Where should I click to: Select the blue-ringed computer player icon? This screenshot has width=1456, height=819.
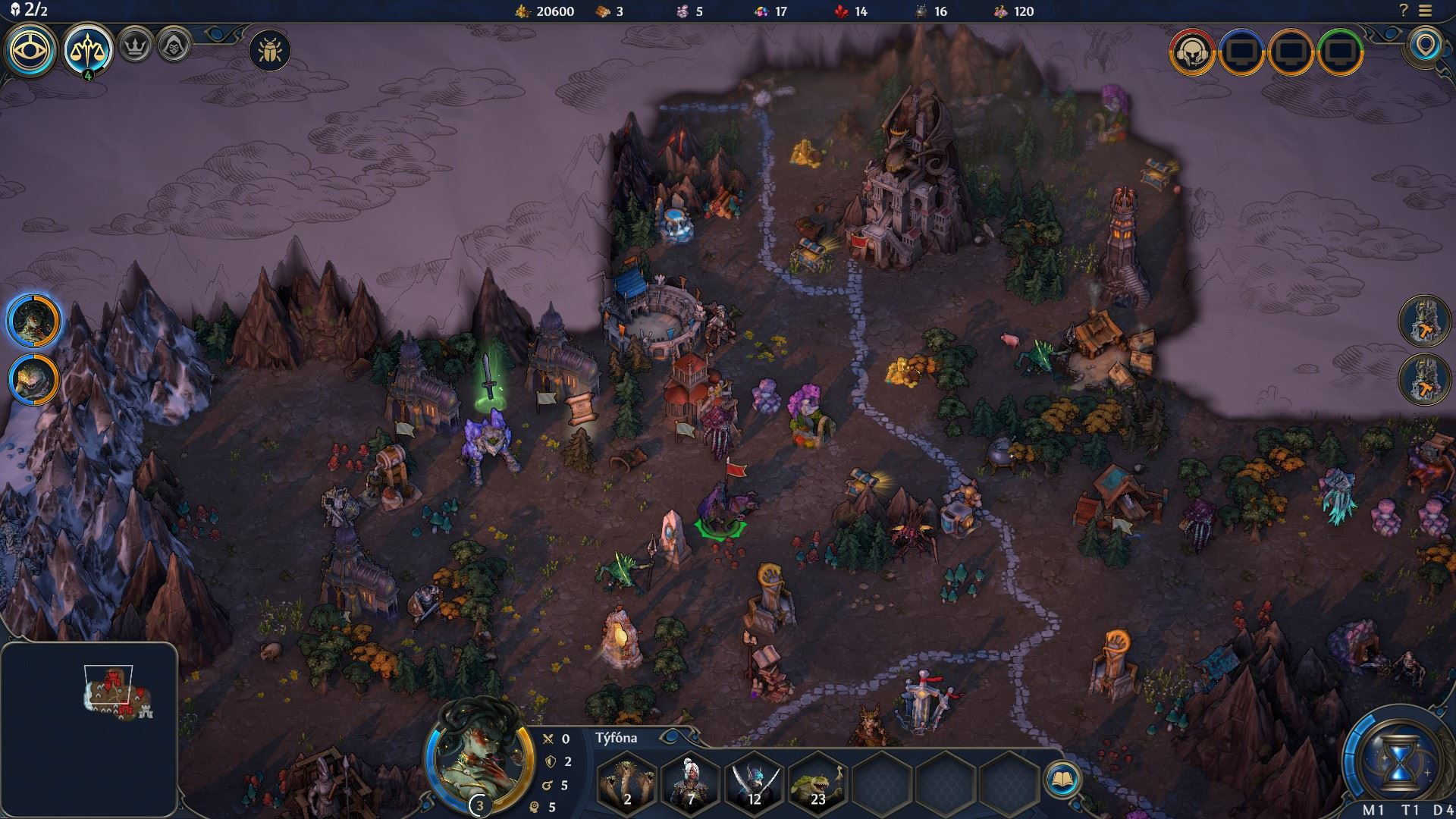(x=1241, y=52)
